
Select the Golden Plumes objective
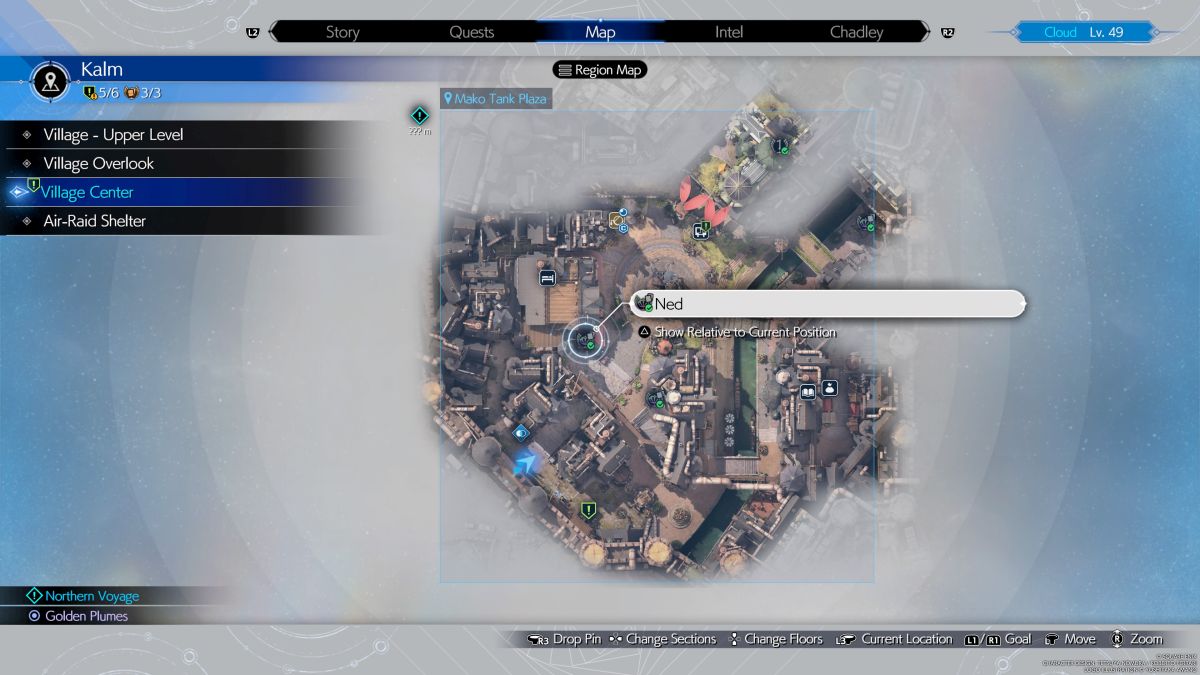[86, 616]
